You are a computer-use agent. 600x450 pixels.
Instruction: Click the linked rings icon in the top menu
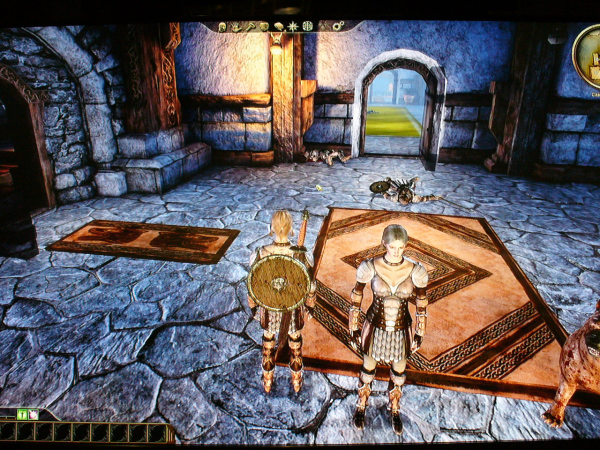coord(337,25)
